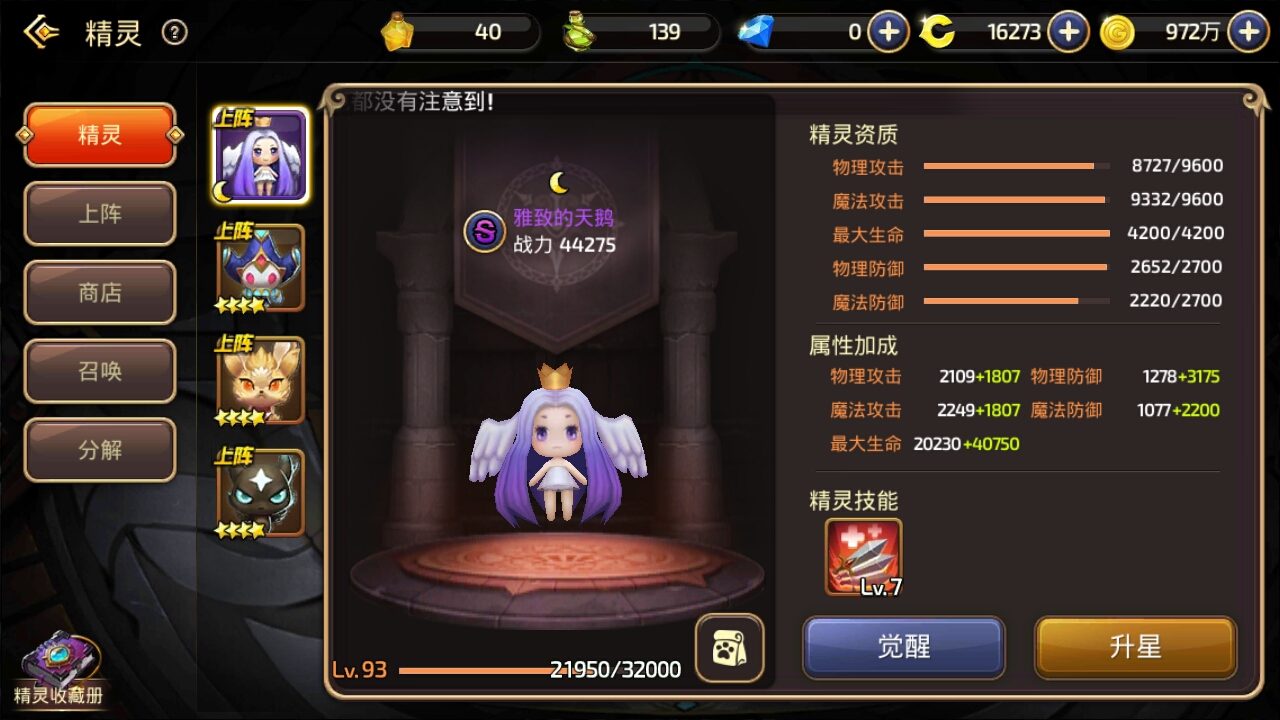This screenshot has width=1280, height=720.
Task: Open the help question mark icon
Action: tap(175, 33)
